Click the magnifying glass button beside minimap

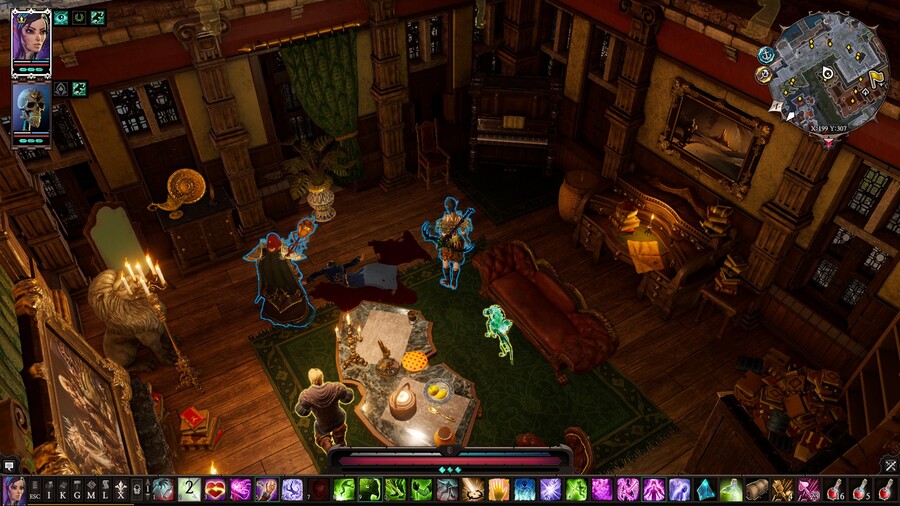[764, 75]
